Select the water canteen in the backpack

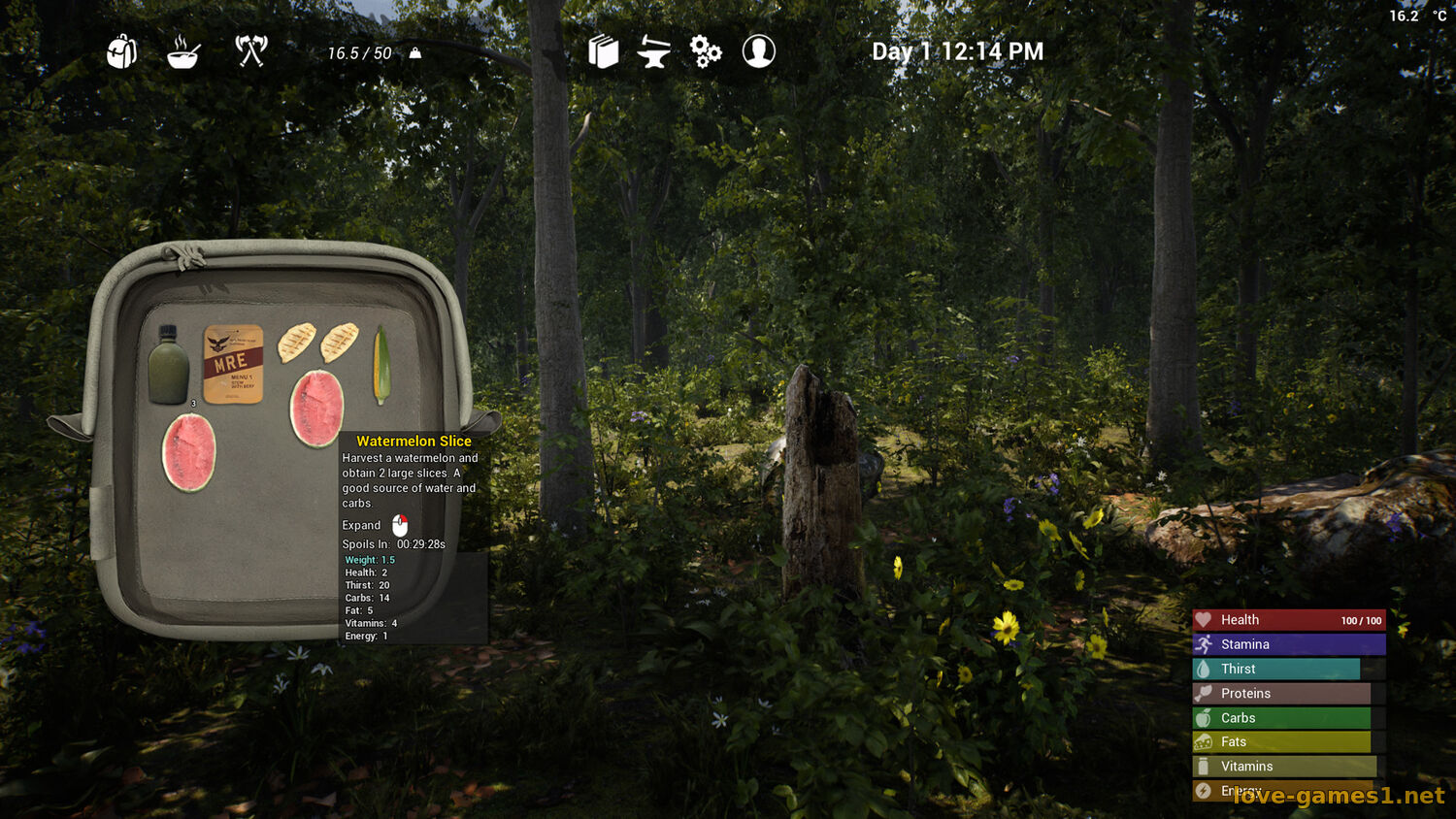[169, 365]
